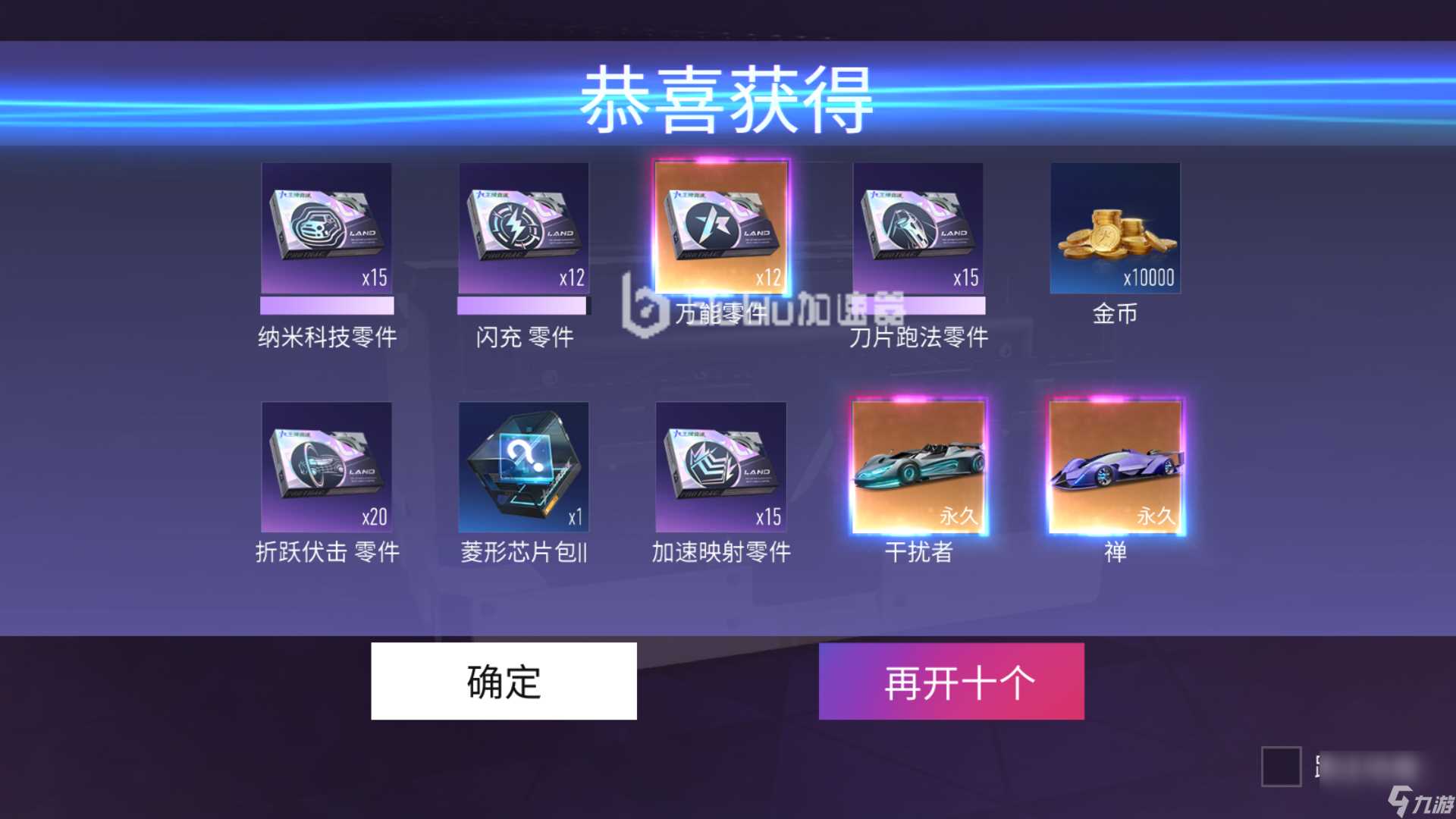Select the 加速映射零件 reward icon
Viewport: 1456px width, 819px height.
coord(721,468)
